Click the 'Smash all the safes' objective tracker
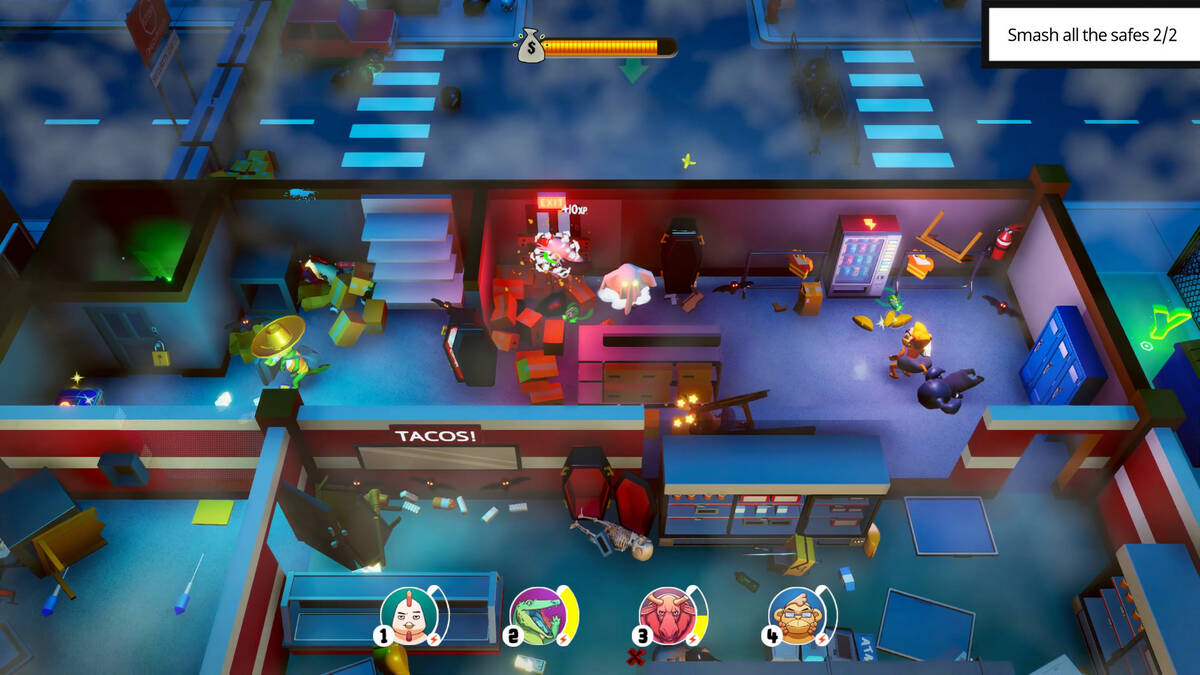Viewport: 1200px width, 675px height. tap(1092, 35)
